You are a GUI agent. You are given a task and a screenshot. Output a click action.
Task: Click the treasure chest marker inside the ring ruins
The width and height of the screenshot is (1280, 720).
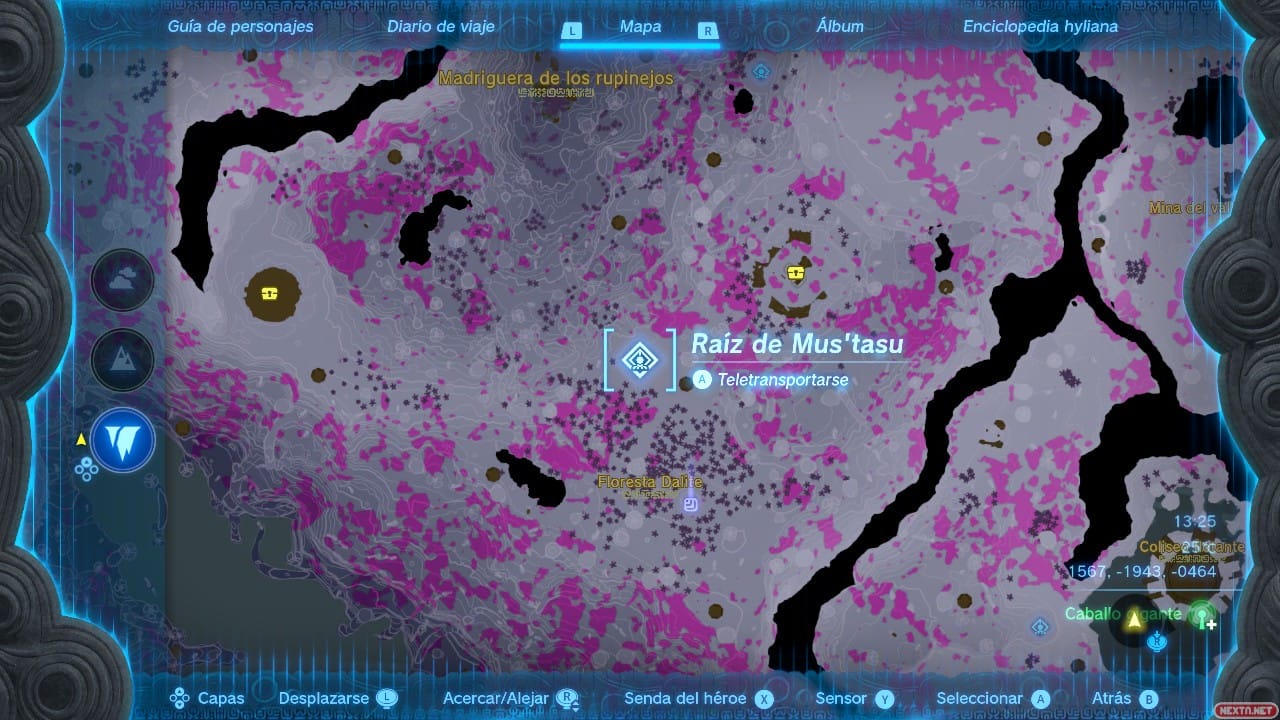tap(796, 273)
